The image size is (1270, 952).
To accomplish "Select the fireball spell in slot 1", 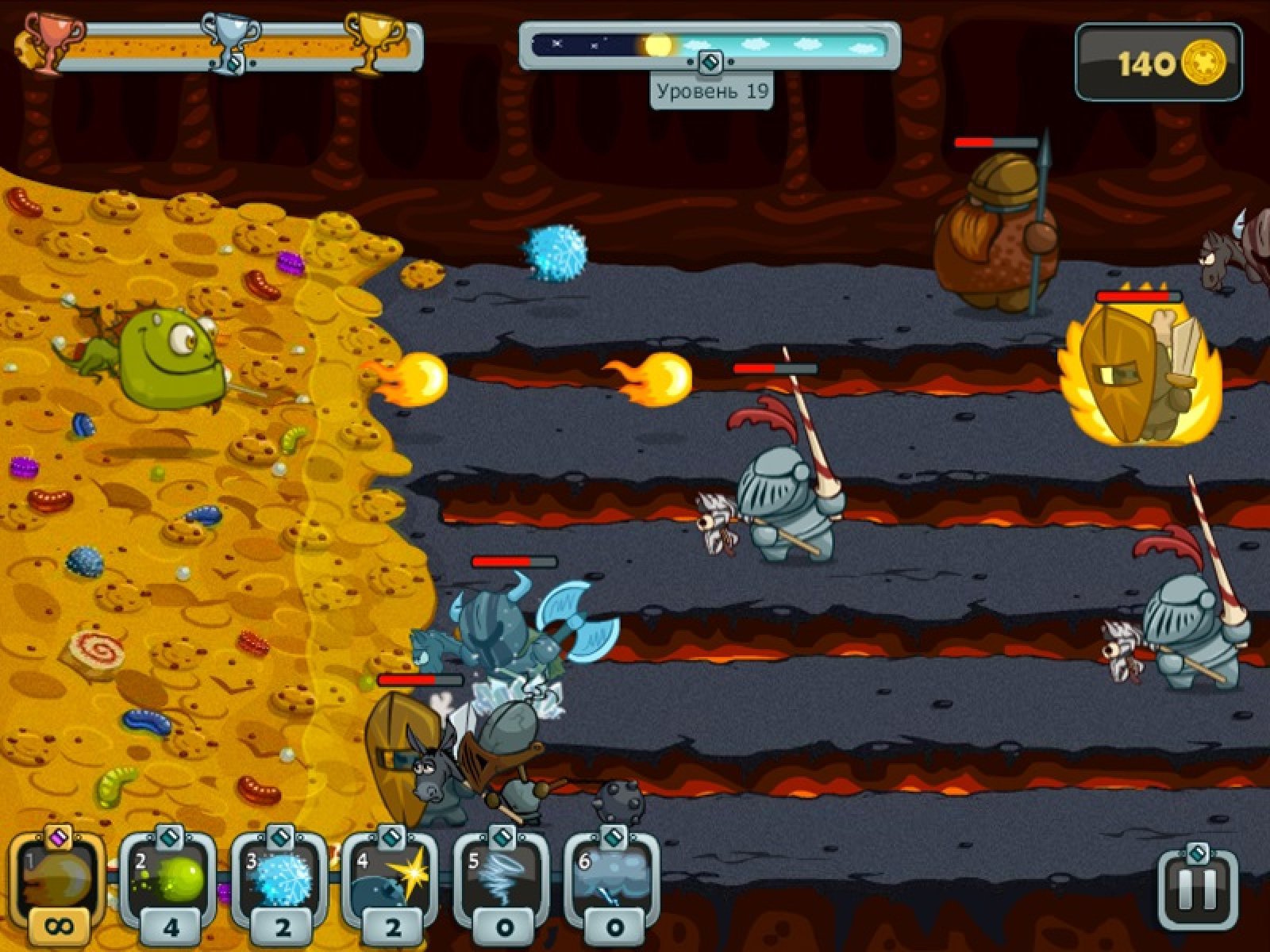I will [57, 879].
